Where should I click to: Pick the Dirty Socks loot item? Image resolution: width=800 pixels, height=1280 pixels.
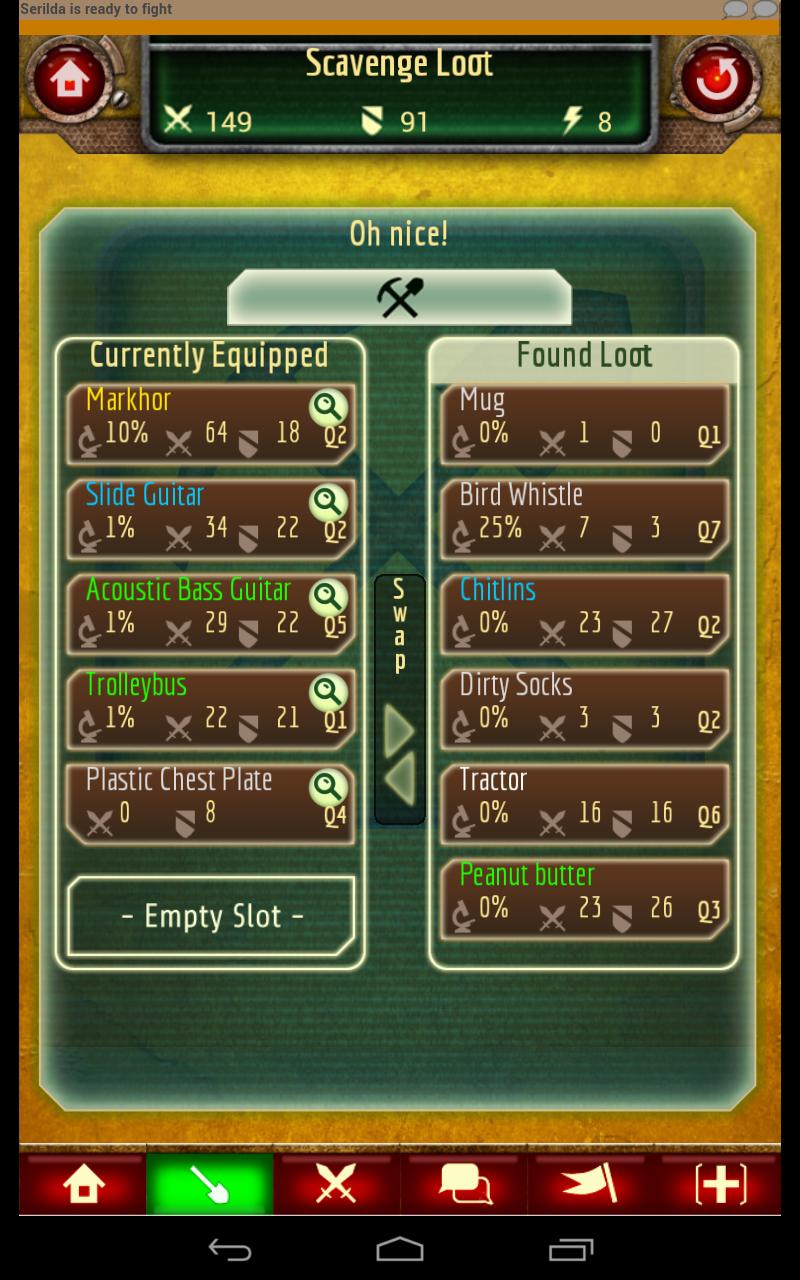(x=585, y=708)
